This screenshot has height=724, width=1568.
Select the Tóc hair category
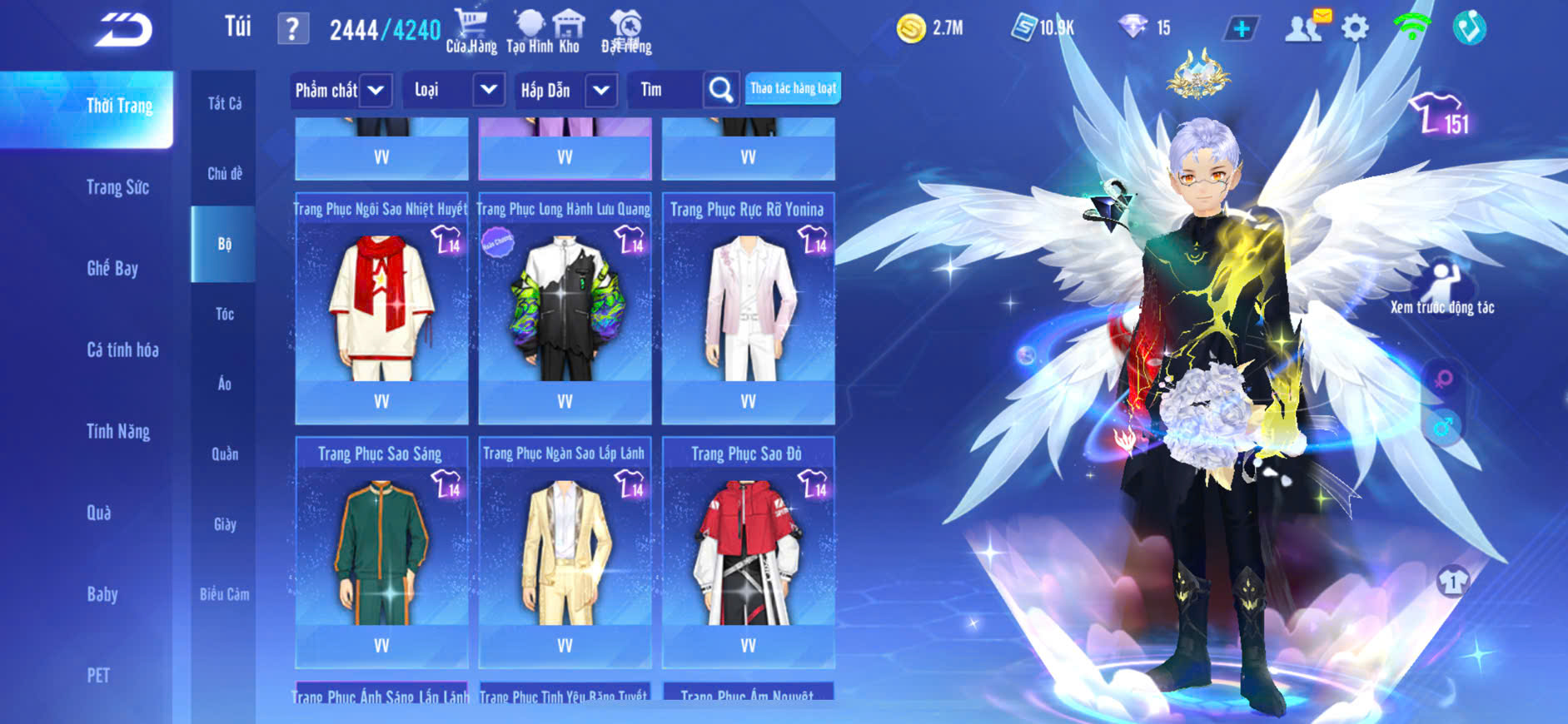[224, 314]
